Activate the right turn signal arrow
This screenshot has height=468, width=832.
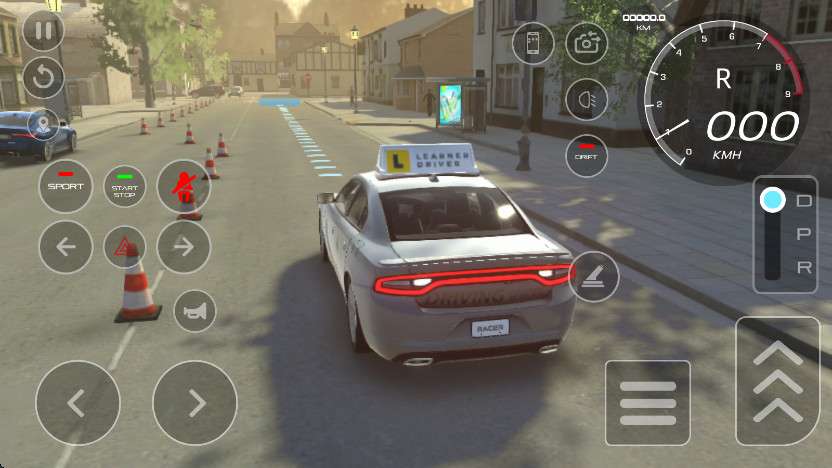point(183,247)
